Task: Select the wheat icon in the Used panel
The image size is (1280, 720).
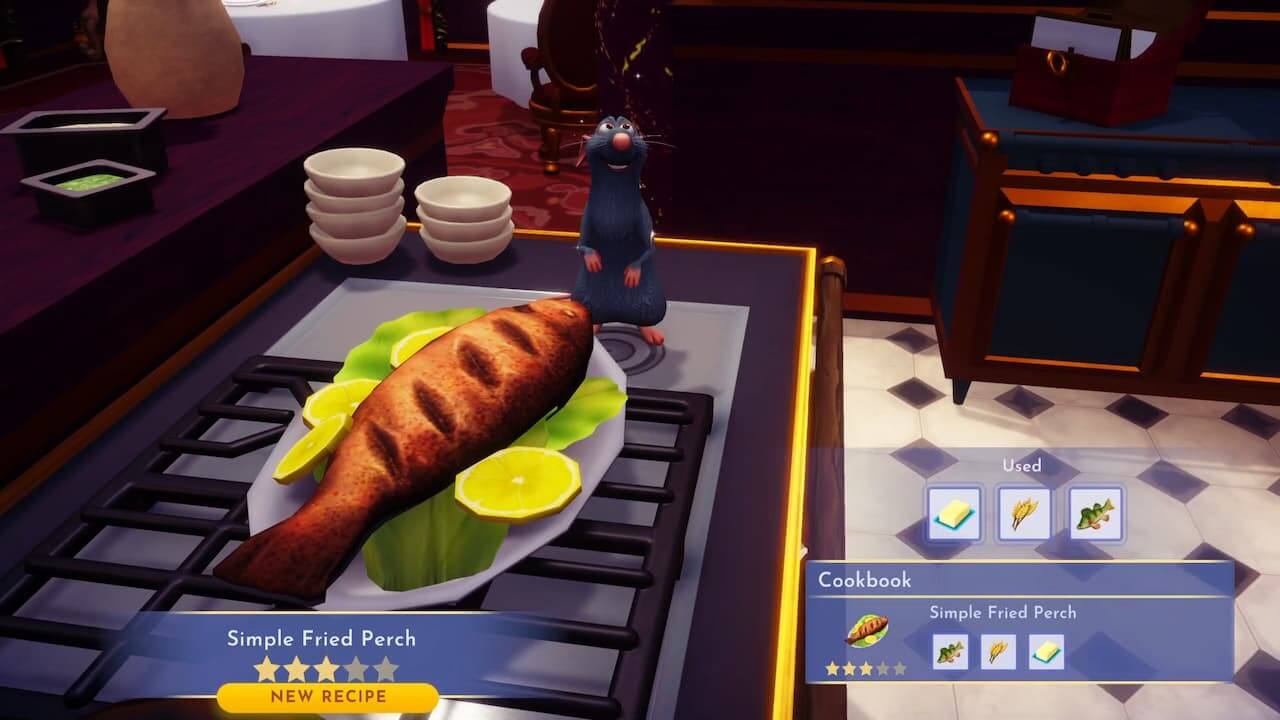Action: coord(1024,512)
